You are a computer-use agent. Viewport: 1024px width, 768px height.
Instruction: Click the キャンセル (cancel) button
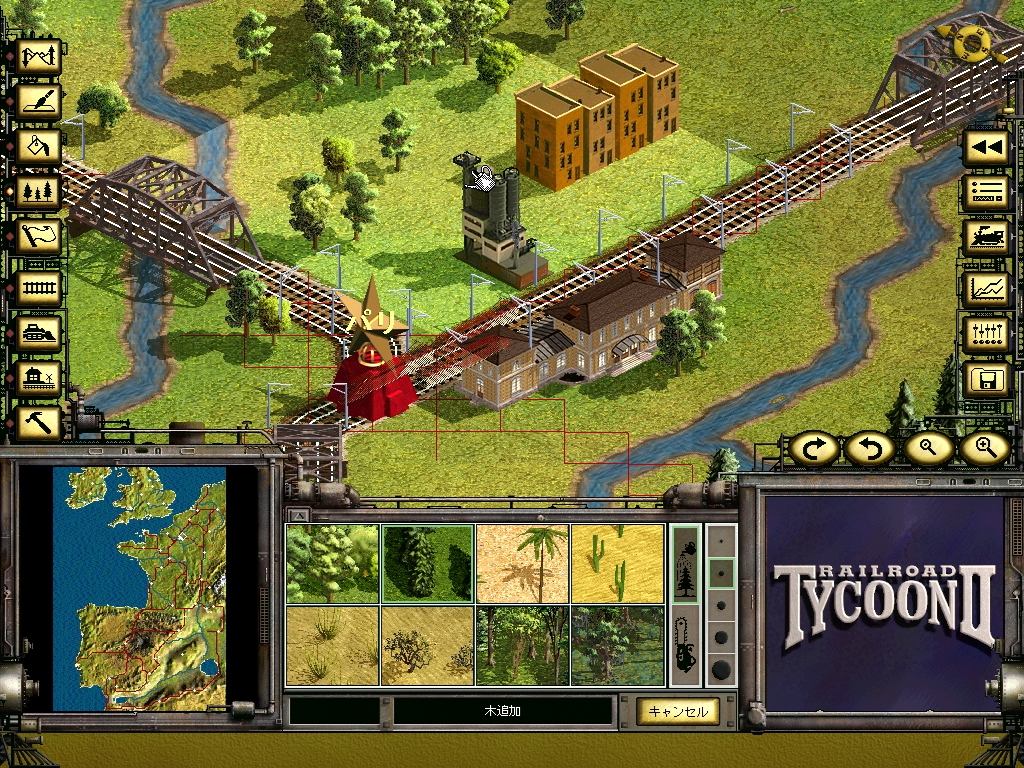(x=677, y=711)
